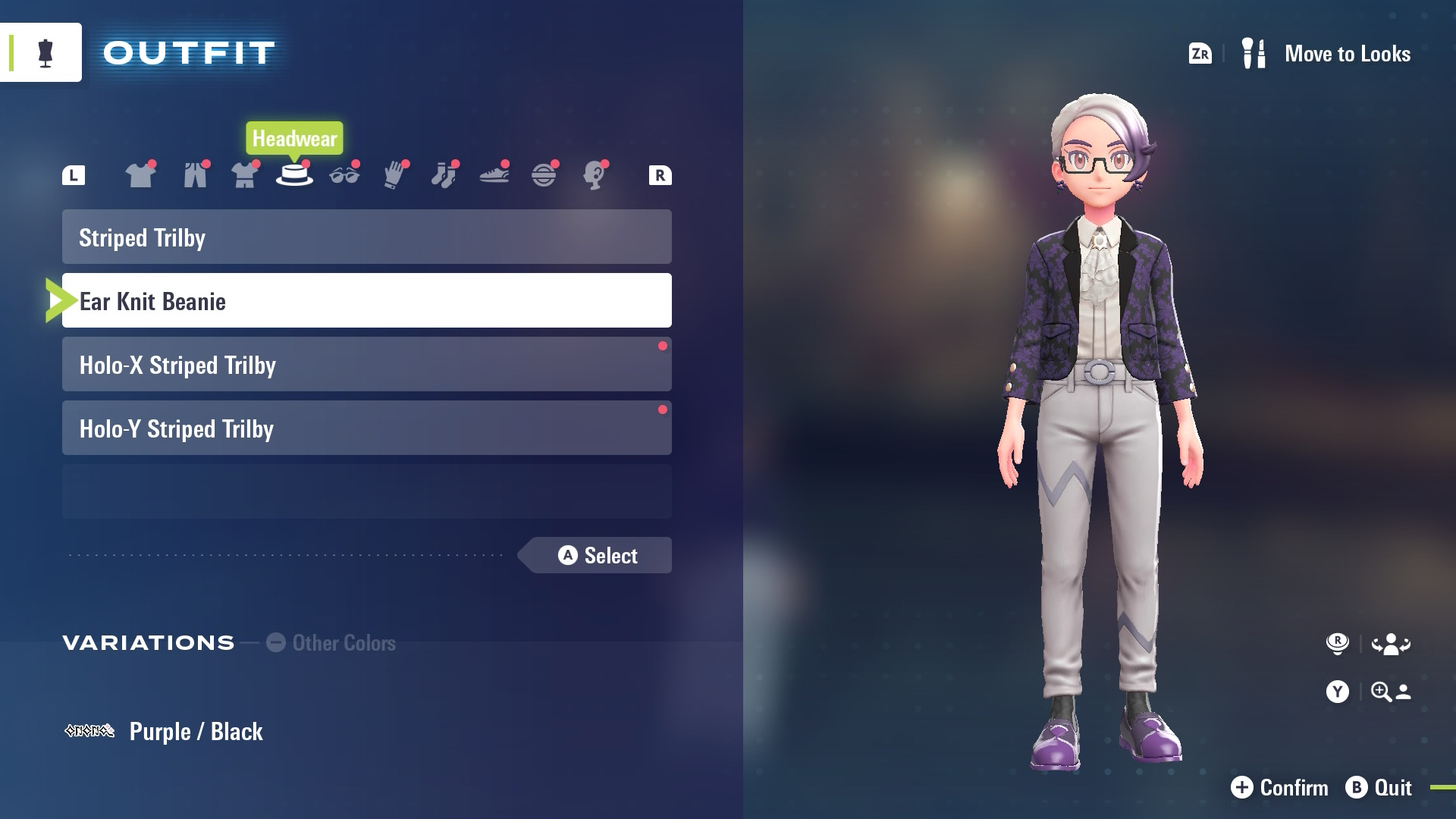Confirm the outfit changes

point(1279,788)
